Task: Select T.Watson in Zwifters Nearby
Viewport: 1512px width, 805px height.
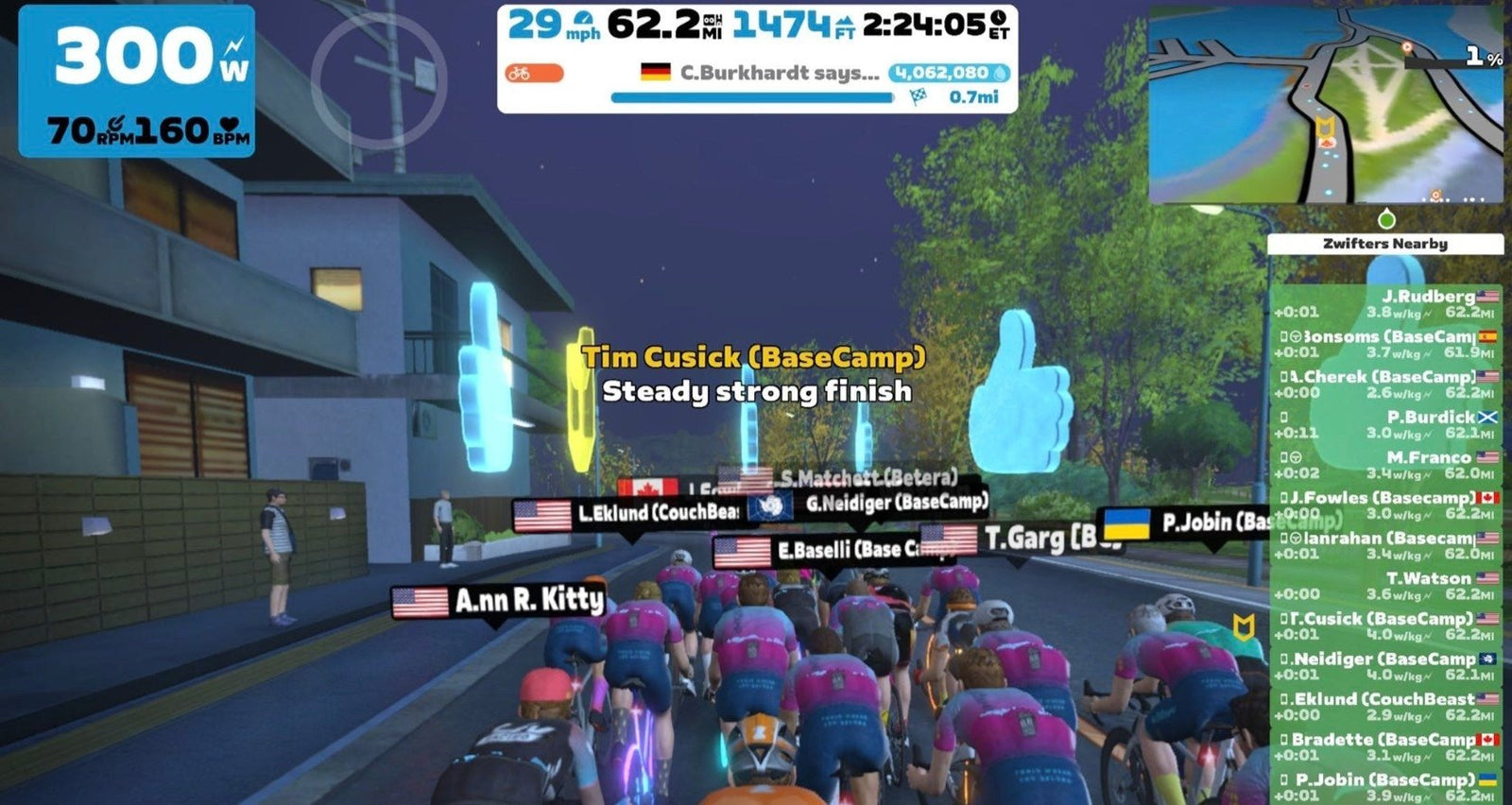Action: point(1386,586)
